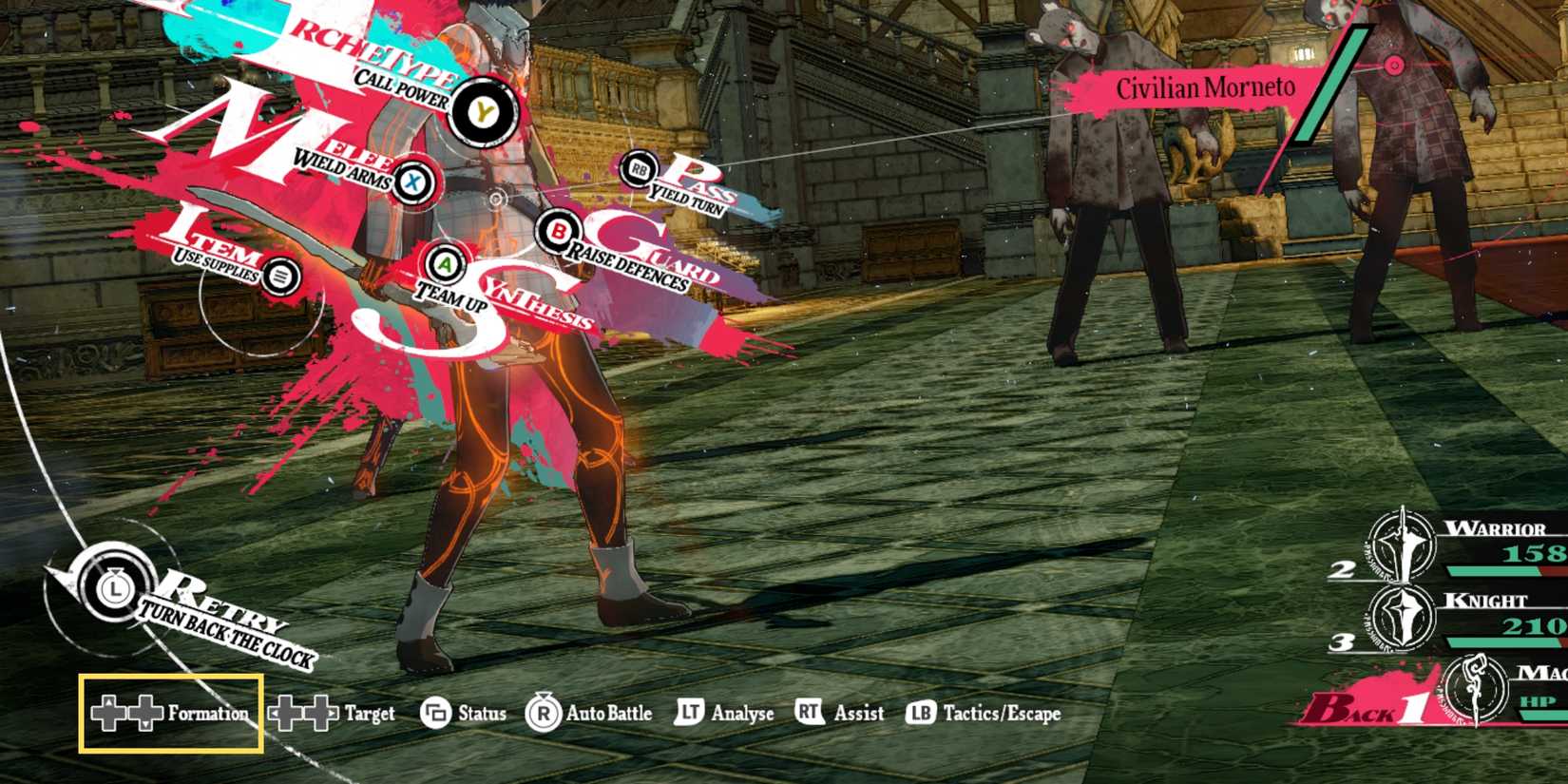The height and width of the screenshot is (784, 1568).
Task: Open the Target selector d-pad control
Action: [x=304, y=714]
